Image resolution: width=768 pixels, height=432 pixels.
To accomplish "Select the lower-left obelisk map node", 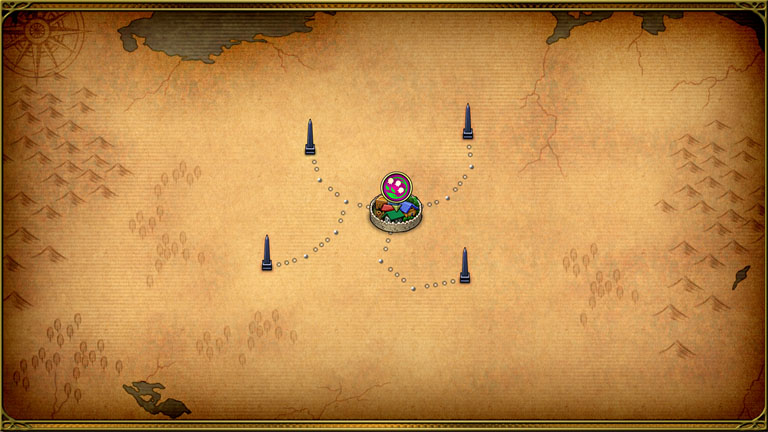I will pyautogui.click(x=266, y=253).
